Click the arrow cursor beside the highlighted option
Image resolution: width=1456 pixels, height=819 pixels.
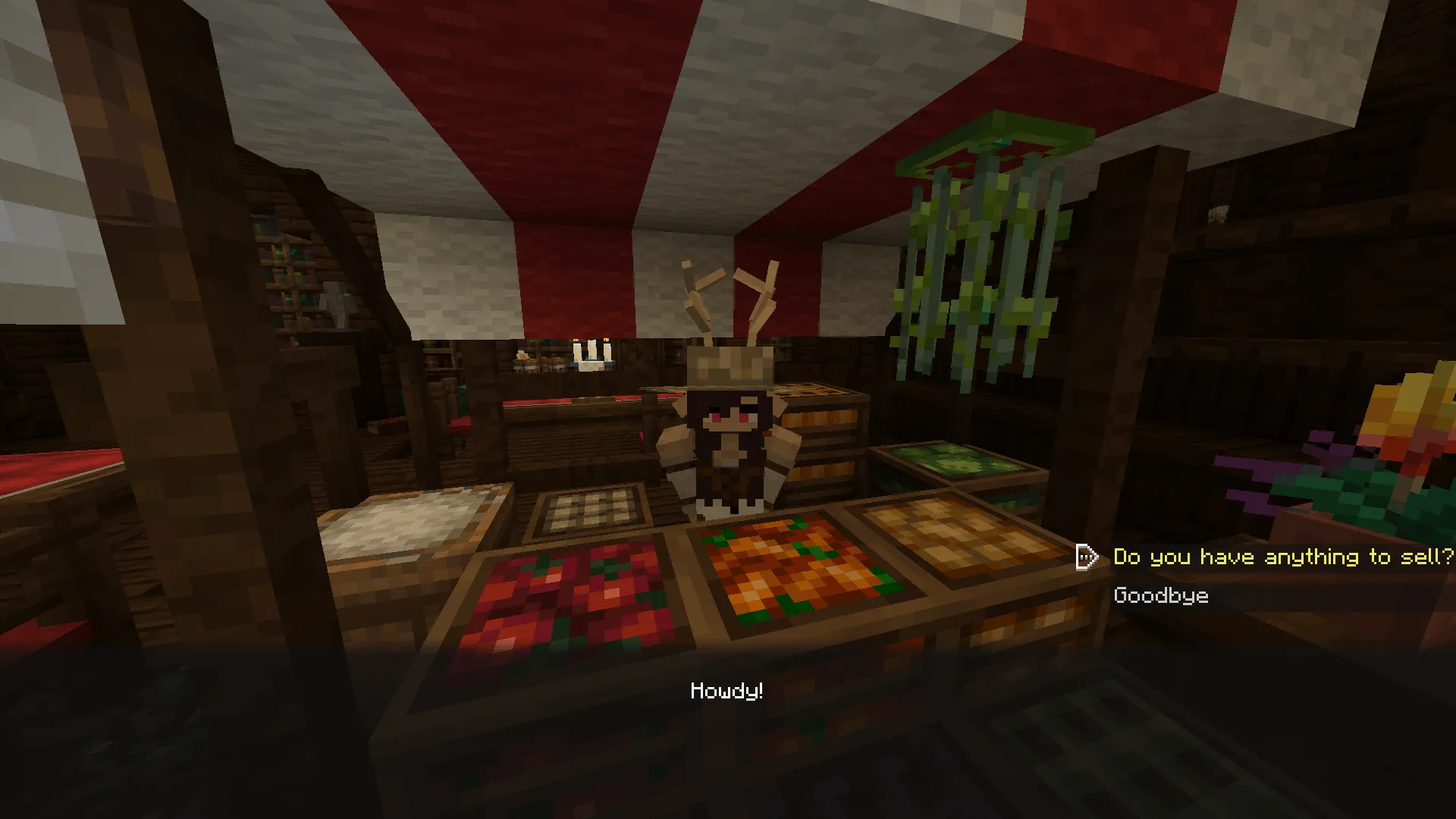(1087, 556)
